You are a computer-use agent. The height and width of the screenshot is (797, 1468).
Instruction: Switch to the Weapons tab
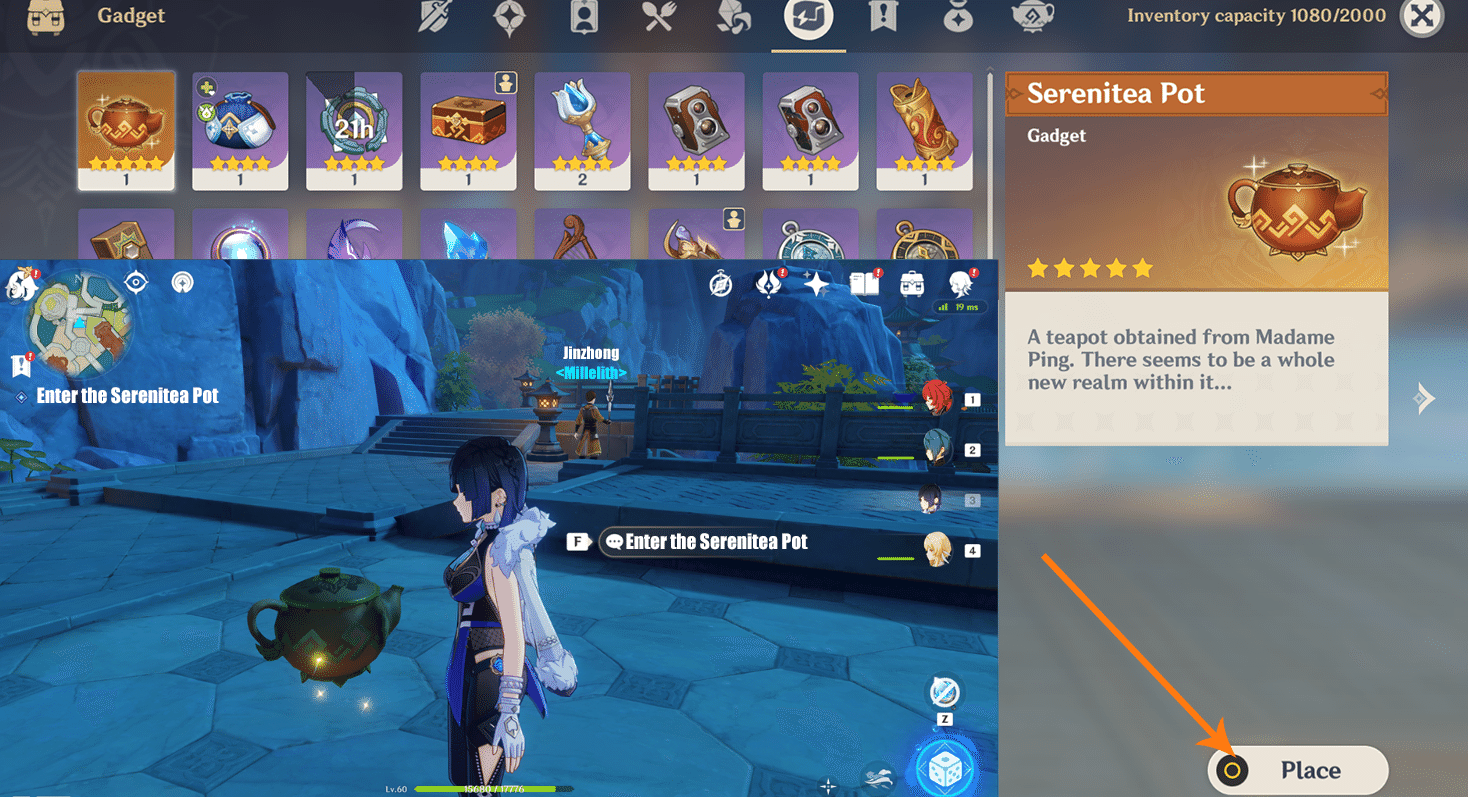click(434, 17)
